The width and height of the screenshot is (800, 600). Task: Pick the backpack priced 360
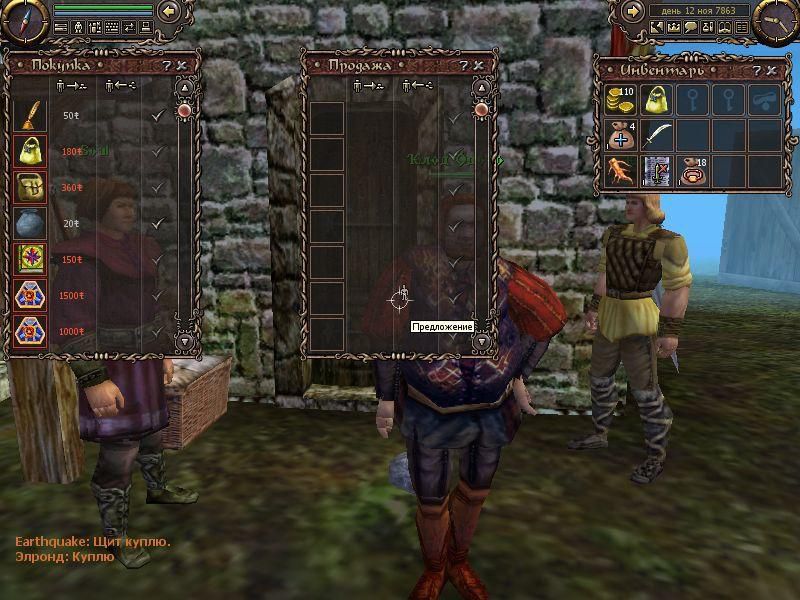(x=27, y=187)
